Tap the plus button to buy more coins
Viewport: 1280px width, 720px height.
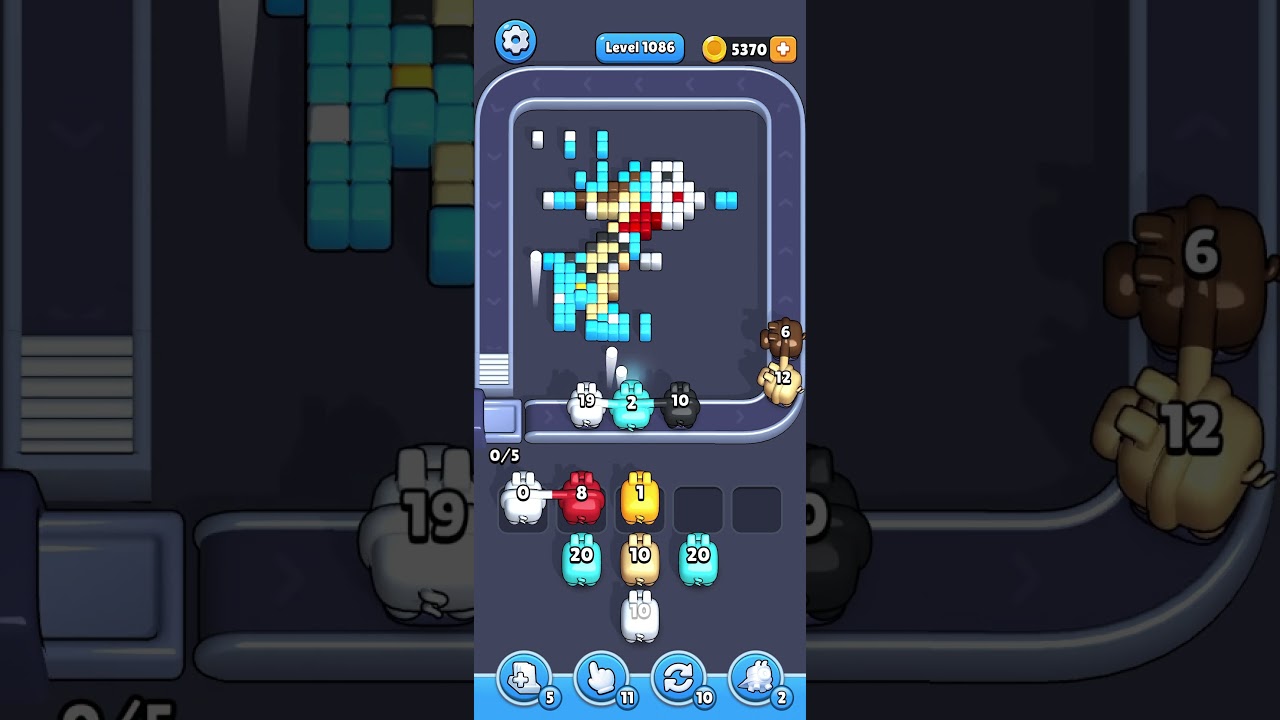point(784,47)
